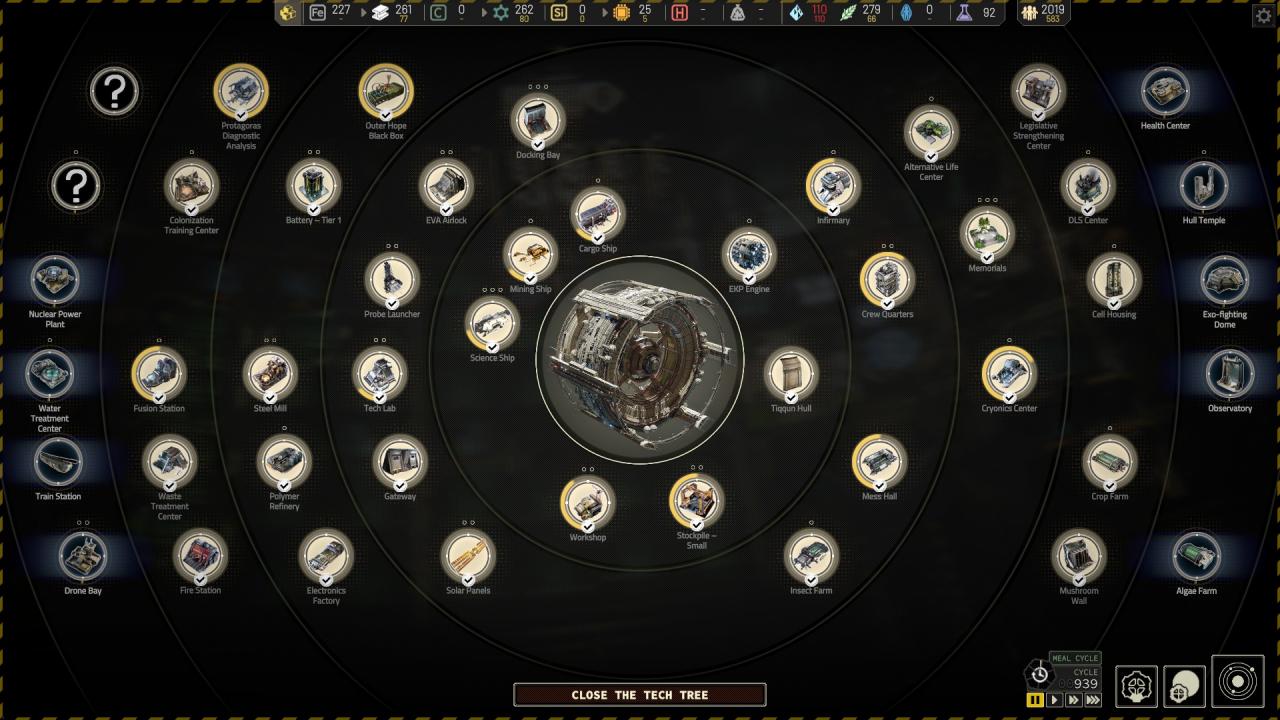Click the Docking Bay tech node
Viewport: 1280px width, 720px height.
click(x=538, y=120)
